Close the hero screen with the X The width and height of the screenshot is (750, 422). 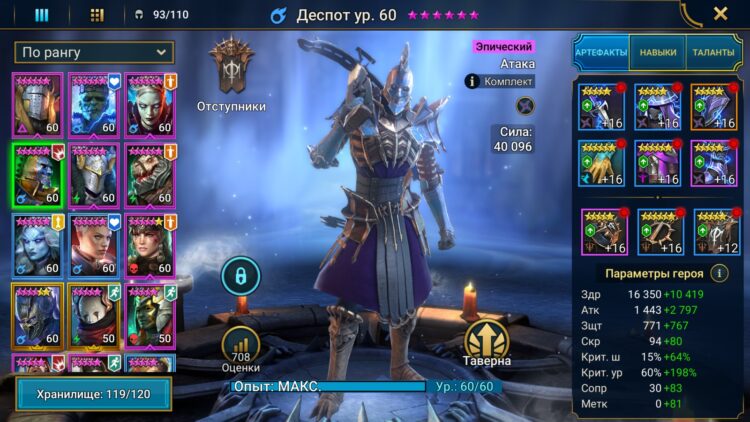(720, 14)
